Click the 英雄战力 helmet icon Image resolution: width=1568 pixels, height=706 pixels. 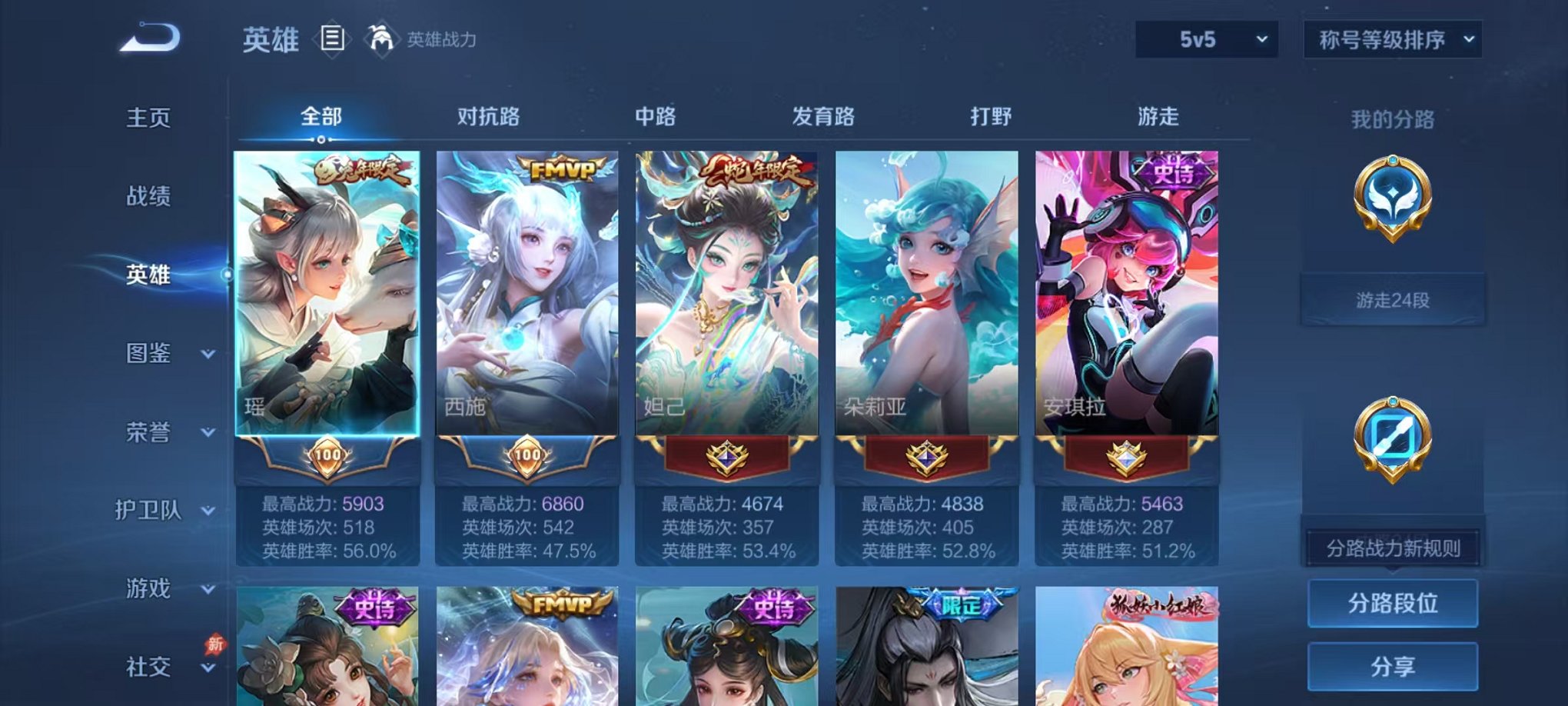(383, 36)
